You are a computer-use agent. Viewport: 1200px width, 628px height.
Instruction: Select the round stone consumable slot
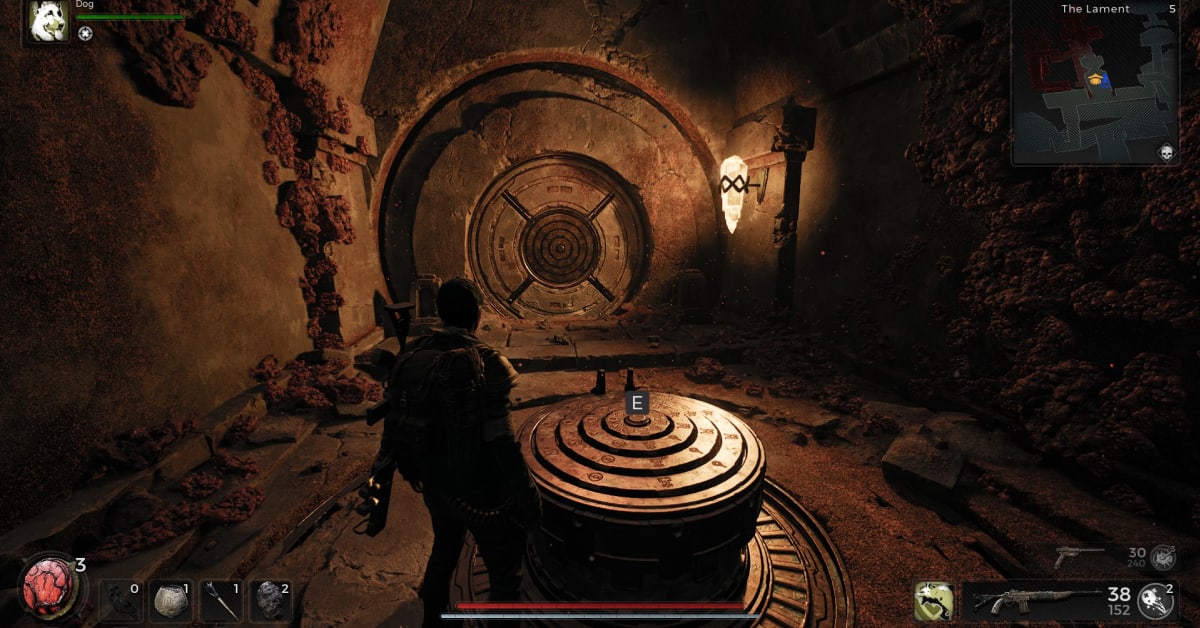point(171,601)
